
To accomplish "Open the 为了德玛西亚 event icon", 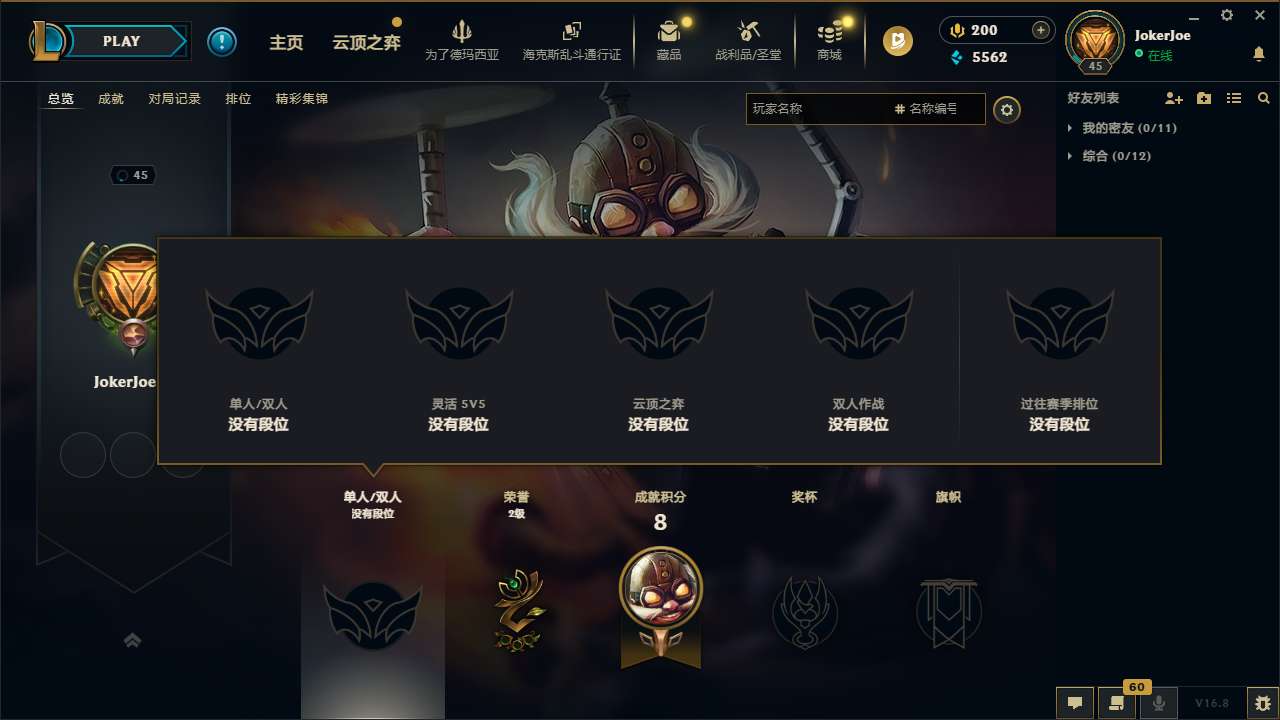I will (x=462, y=41).
